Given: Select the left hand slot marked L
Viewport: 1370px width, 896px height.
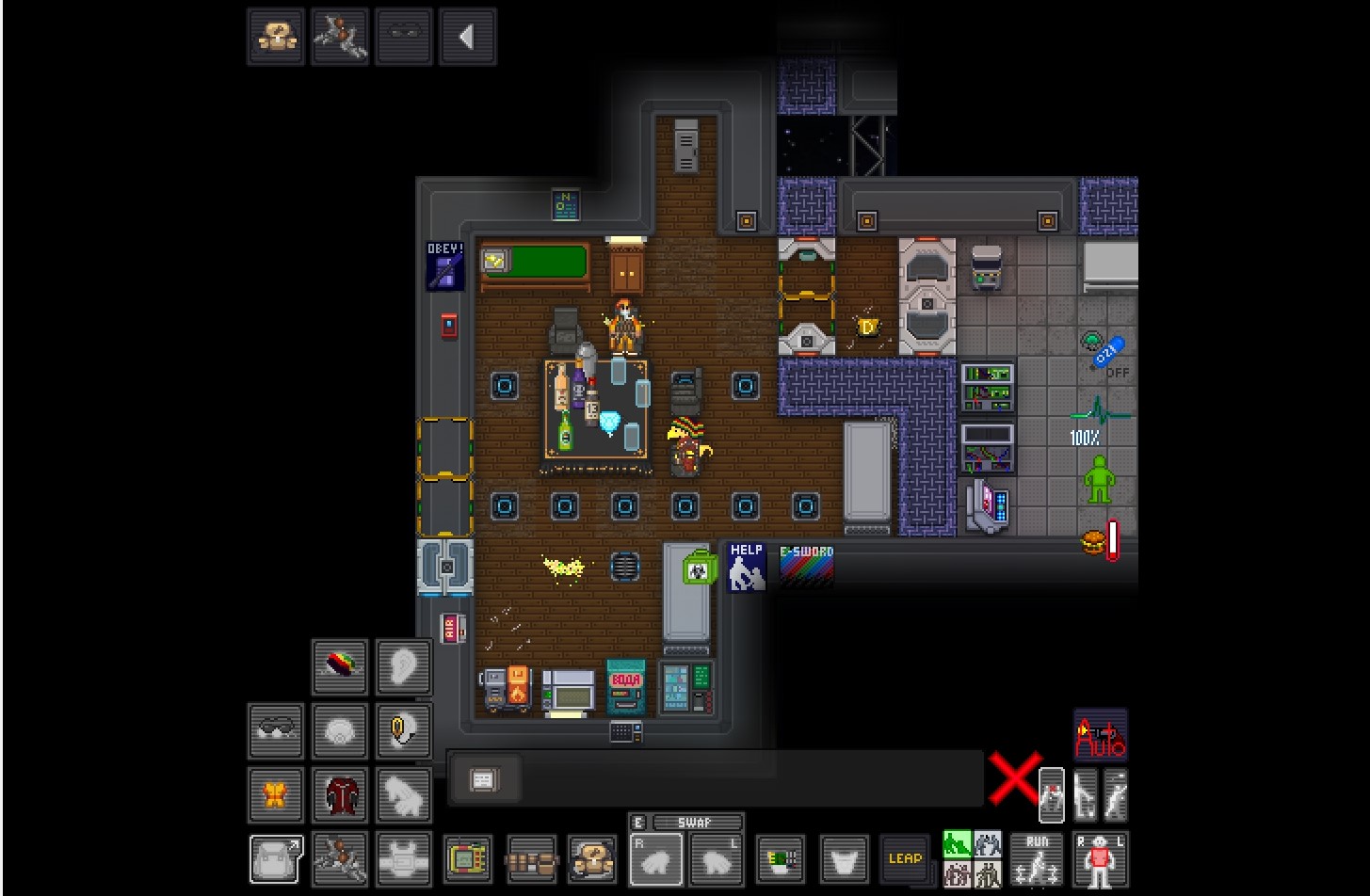Looking at the screenshot, I should click(717, 859).
